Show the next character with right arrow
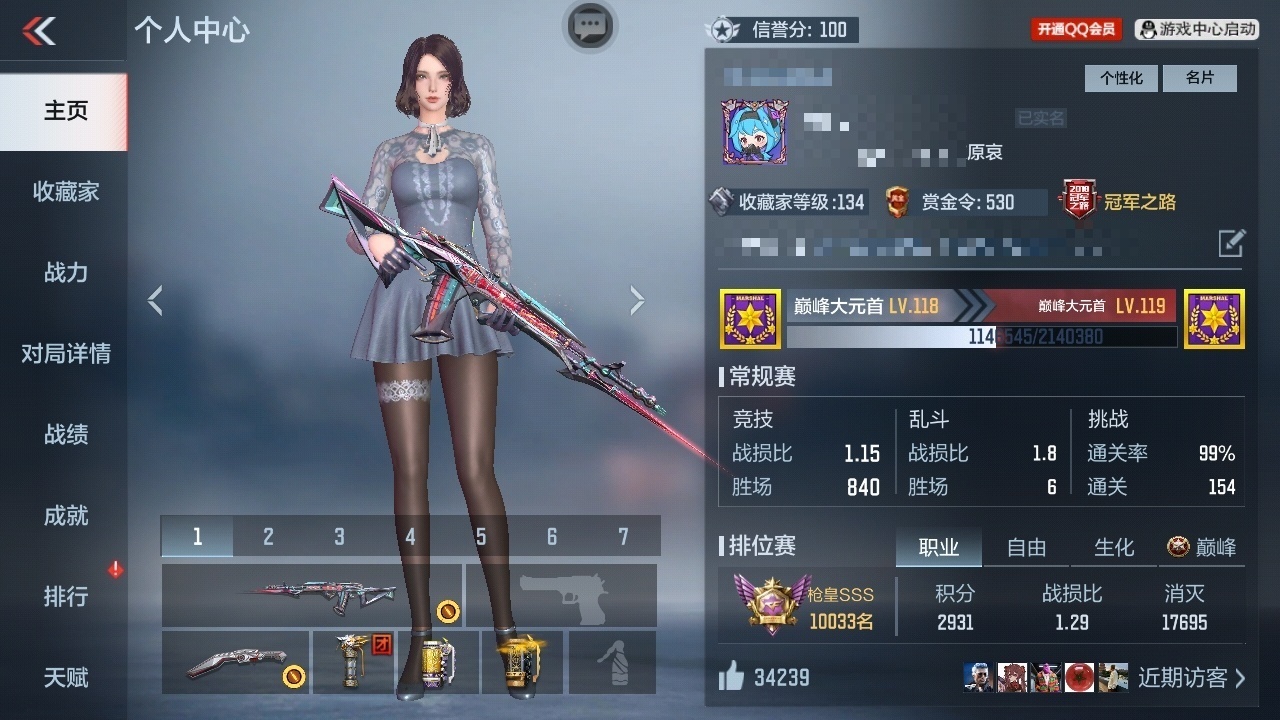 (x=637, y=300)
